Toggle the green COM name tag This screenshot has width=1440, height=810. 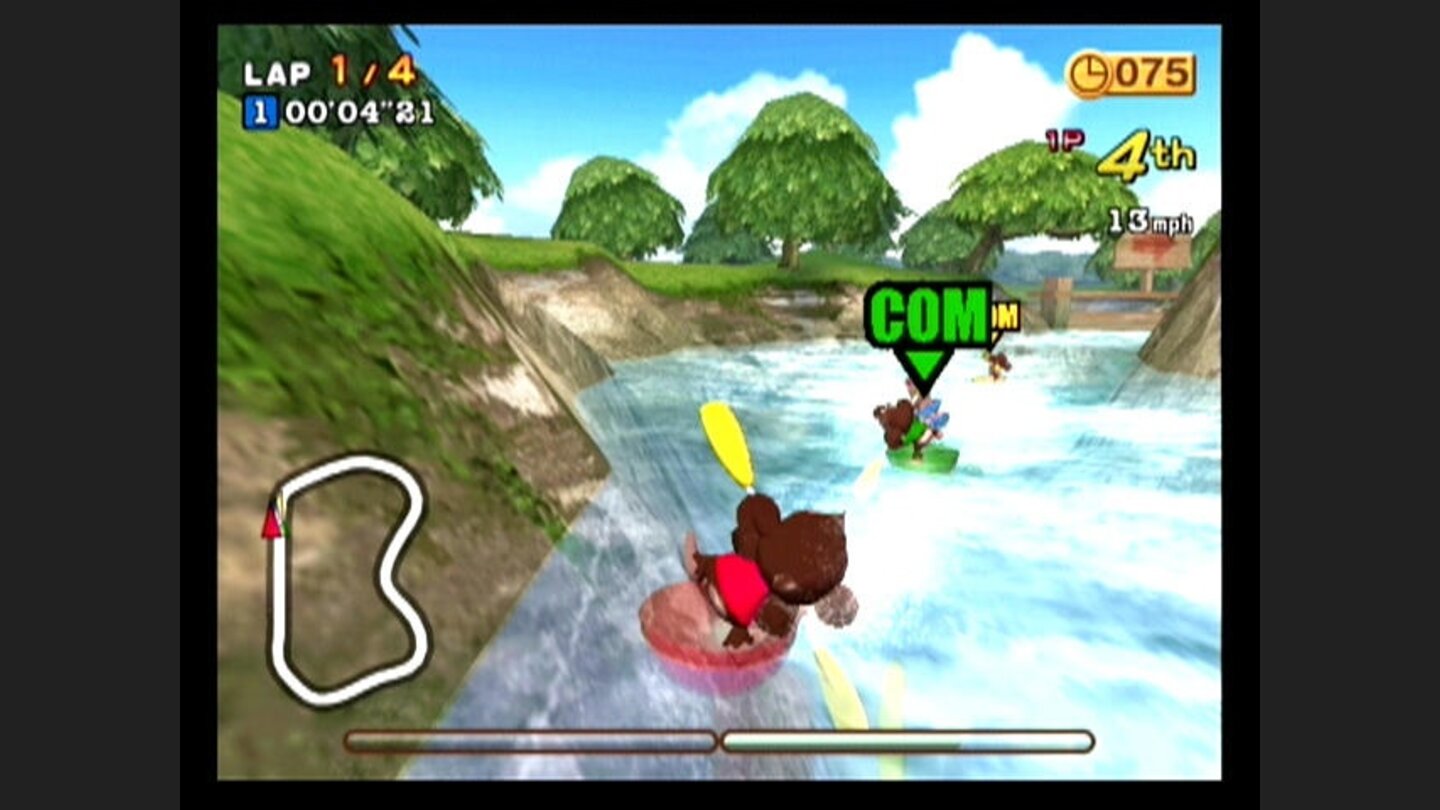pos(925,310)
